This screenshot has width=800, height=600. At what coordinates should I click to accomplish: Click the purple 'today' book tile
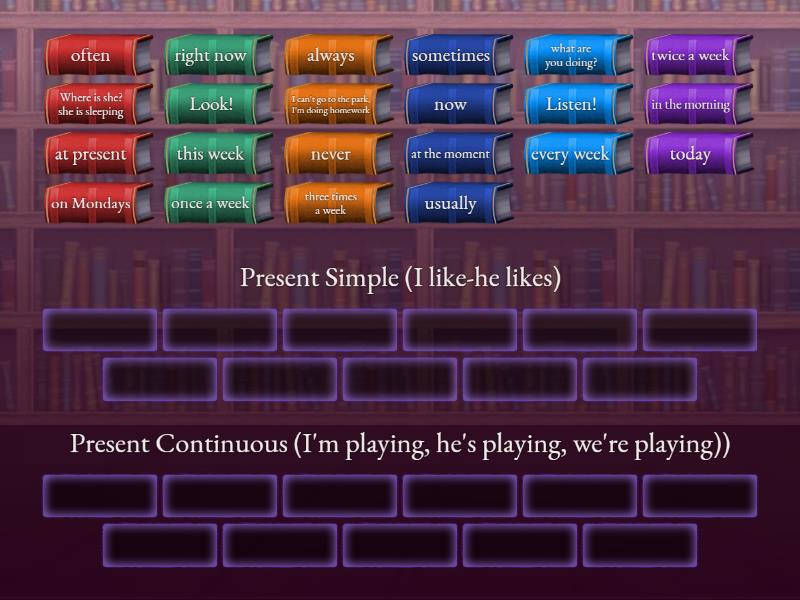691,154
